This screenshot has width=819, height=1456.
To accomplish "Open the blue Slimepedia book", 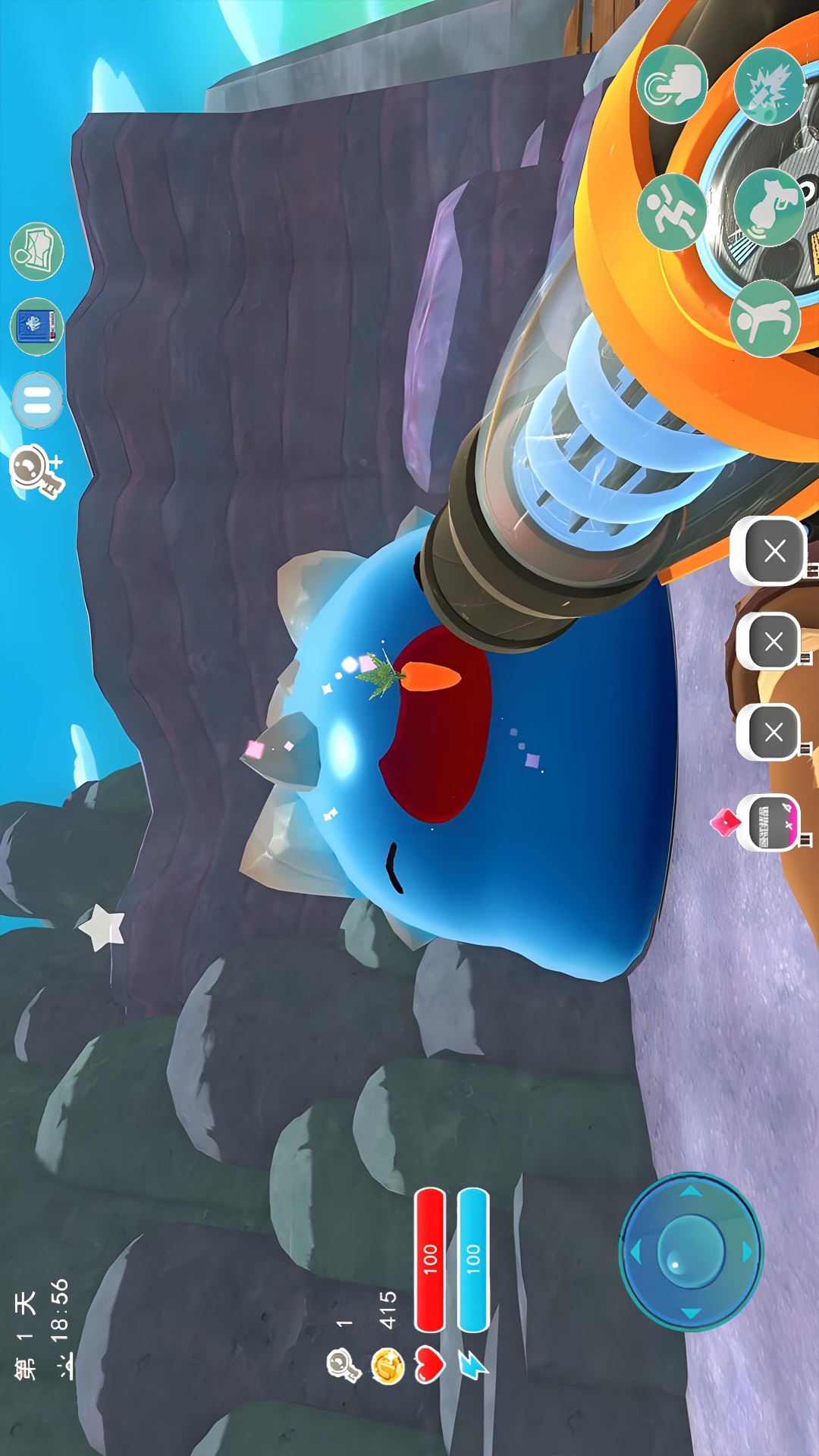I will point(36,326).
